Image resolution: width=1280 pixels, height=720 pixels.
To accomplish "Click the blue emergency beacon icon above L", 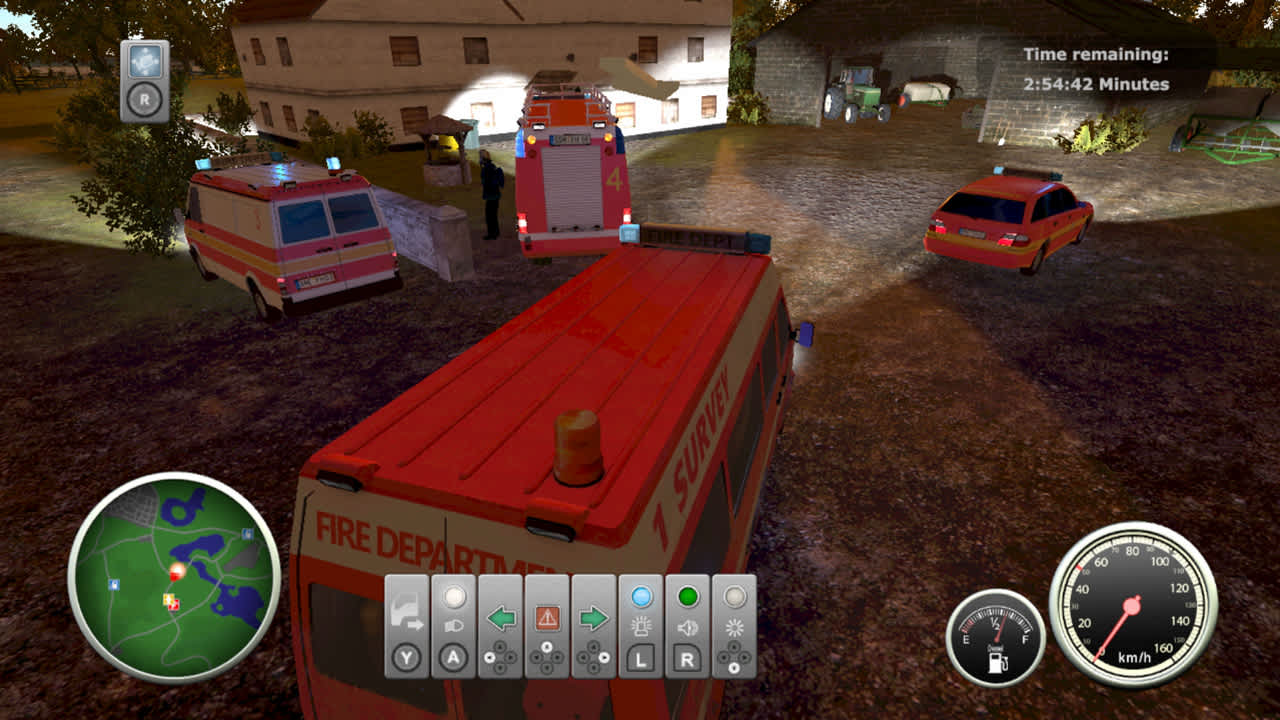I will [642, 627].
